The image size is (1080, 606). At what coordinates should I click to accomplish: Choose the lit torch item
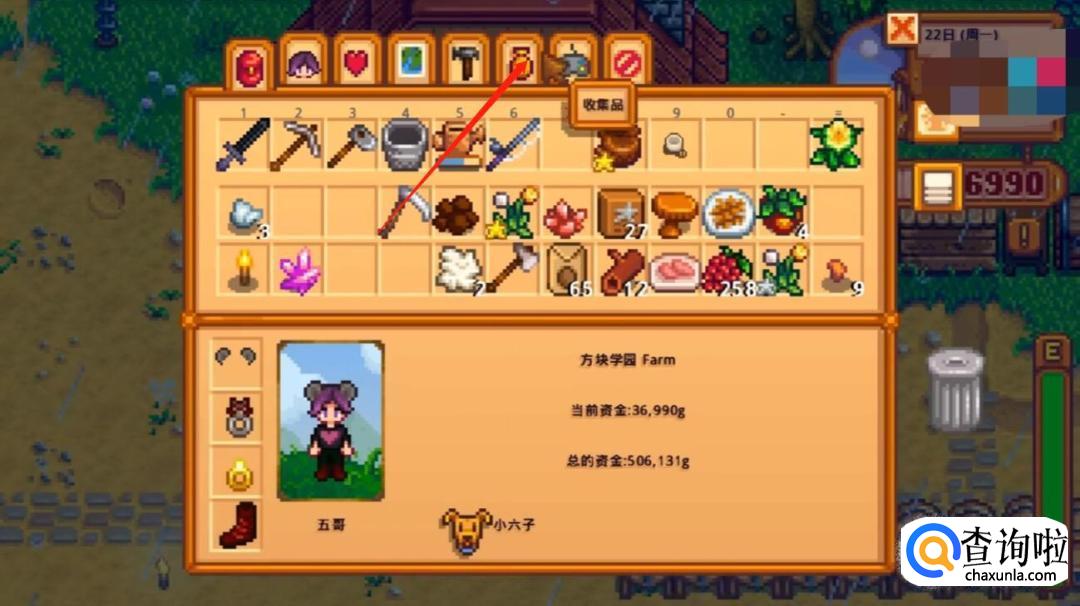click(243, 271)
